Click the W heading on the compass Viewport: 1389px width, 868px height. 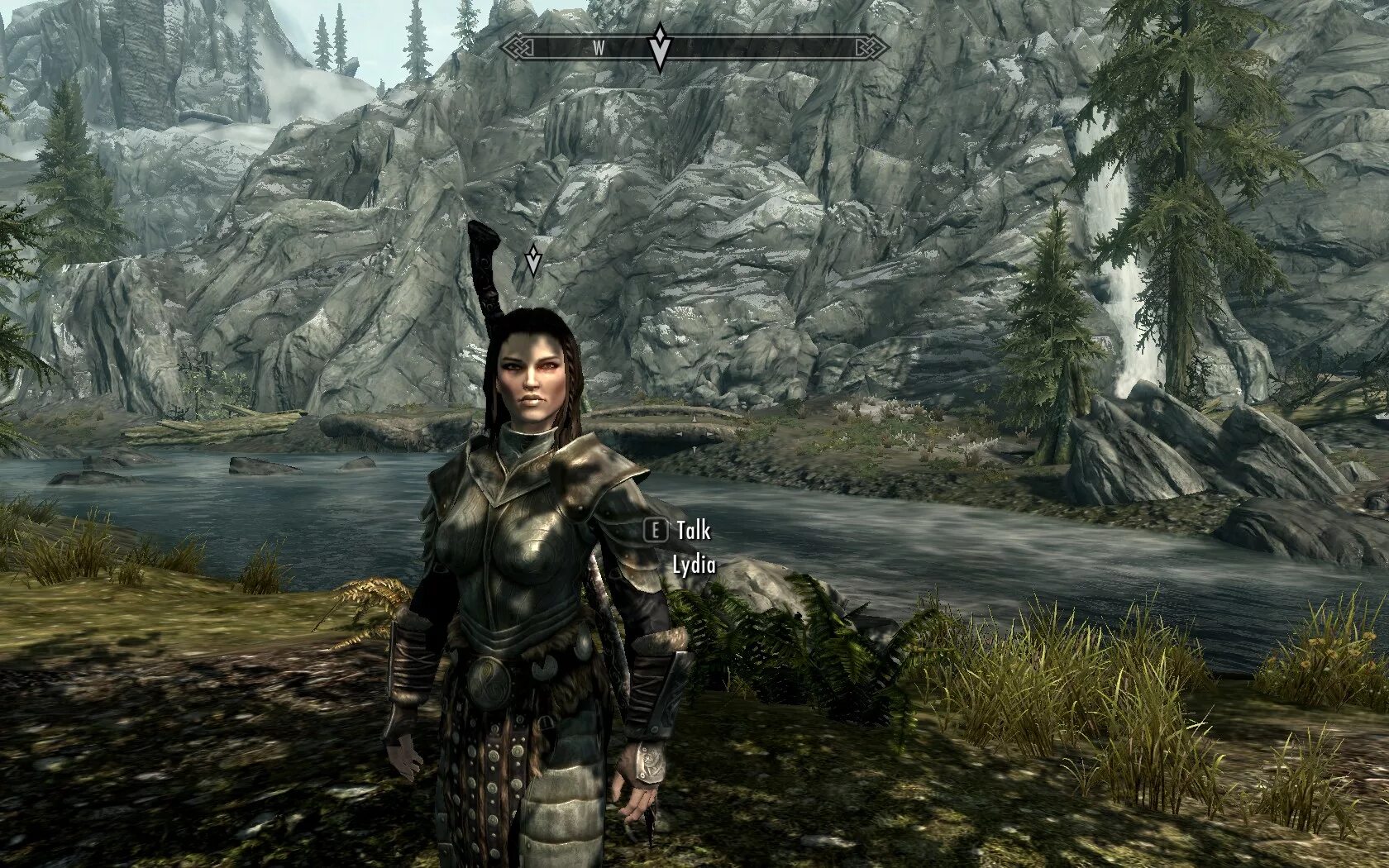click(x=598, y=49)
